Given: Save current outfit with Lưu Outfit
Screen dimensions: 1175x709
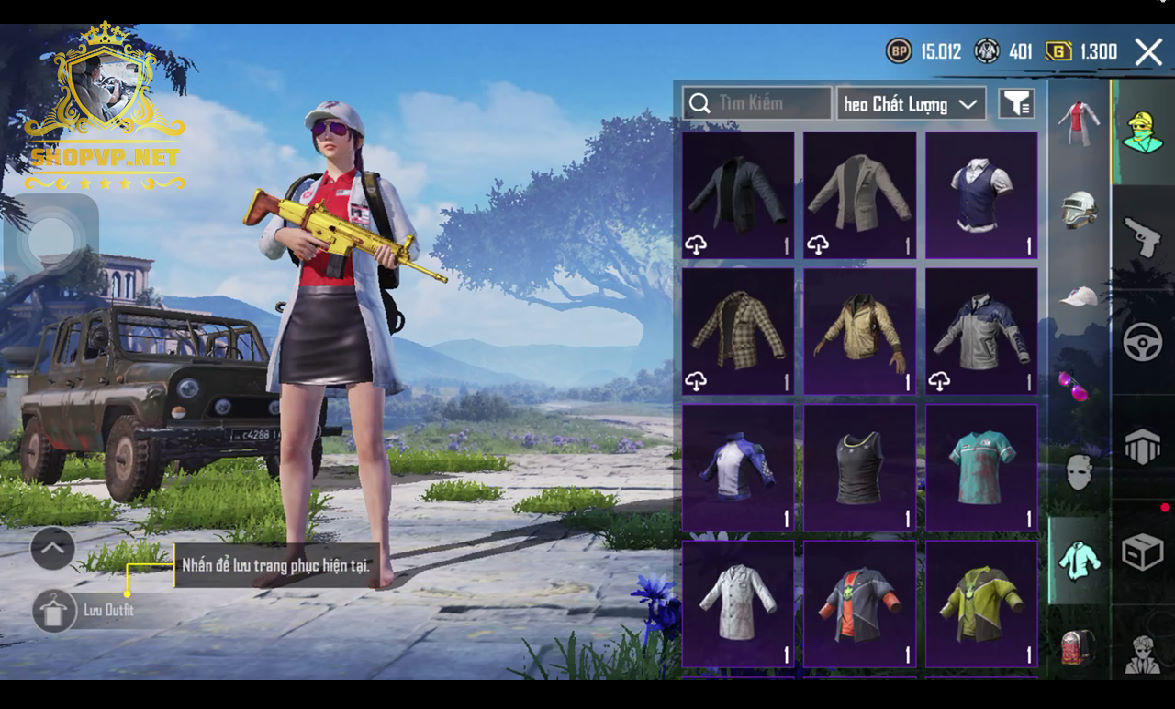Looking at the screenshot, I should pos(55,610).
